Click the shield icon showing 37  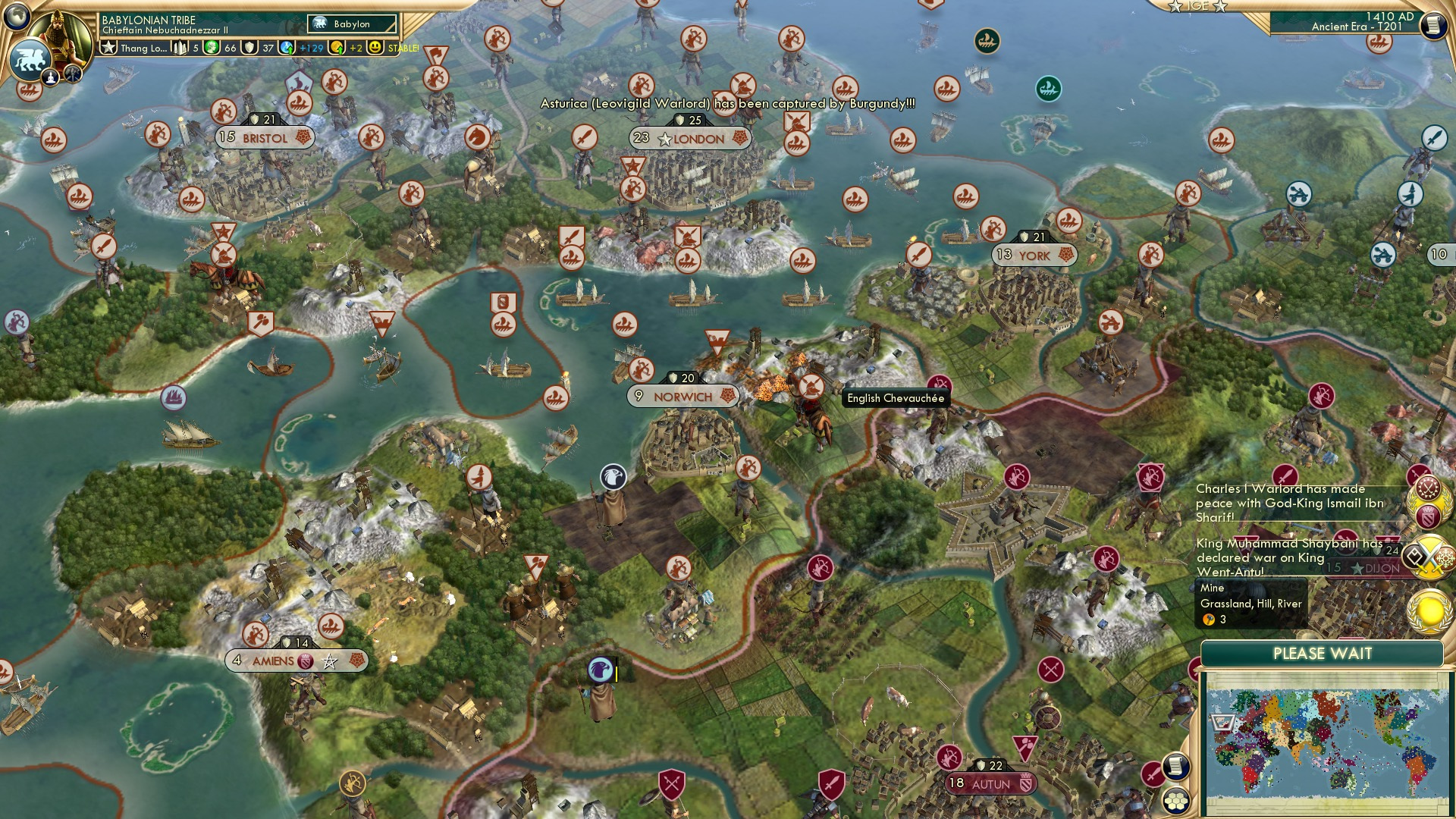point(251,47)
